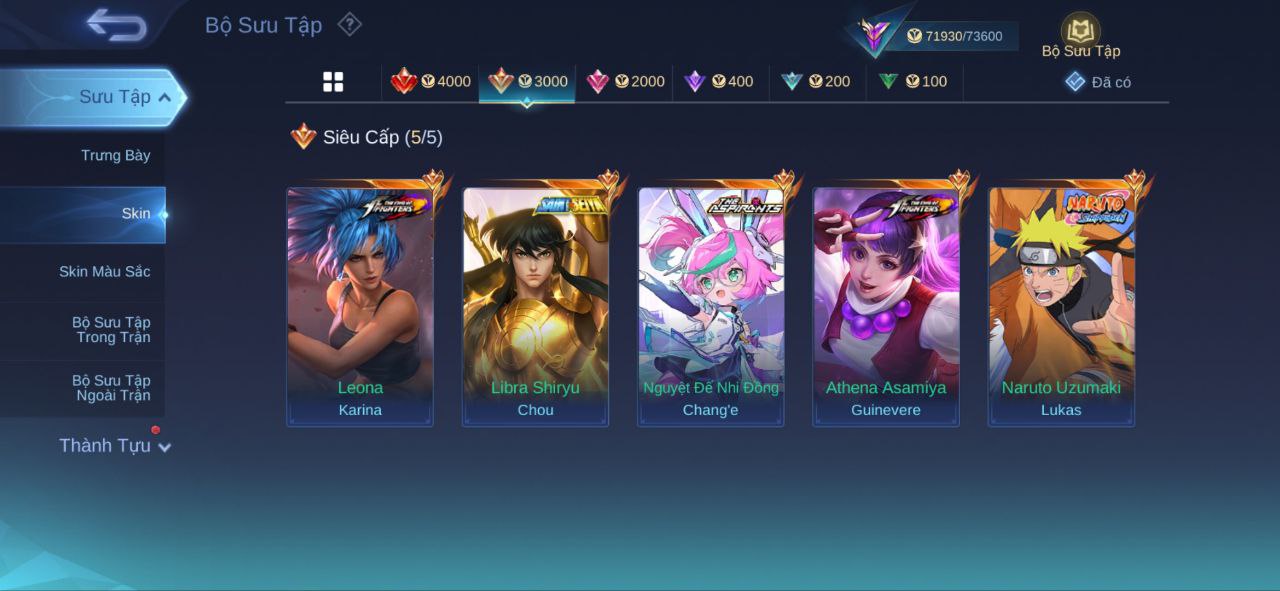This screenshot has height=591, width=1280.
Task: Switch to the 4000 point tier tab
Action: click(431, 82)
